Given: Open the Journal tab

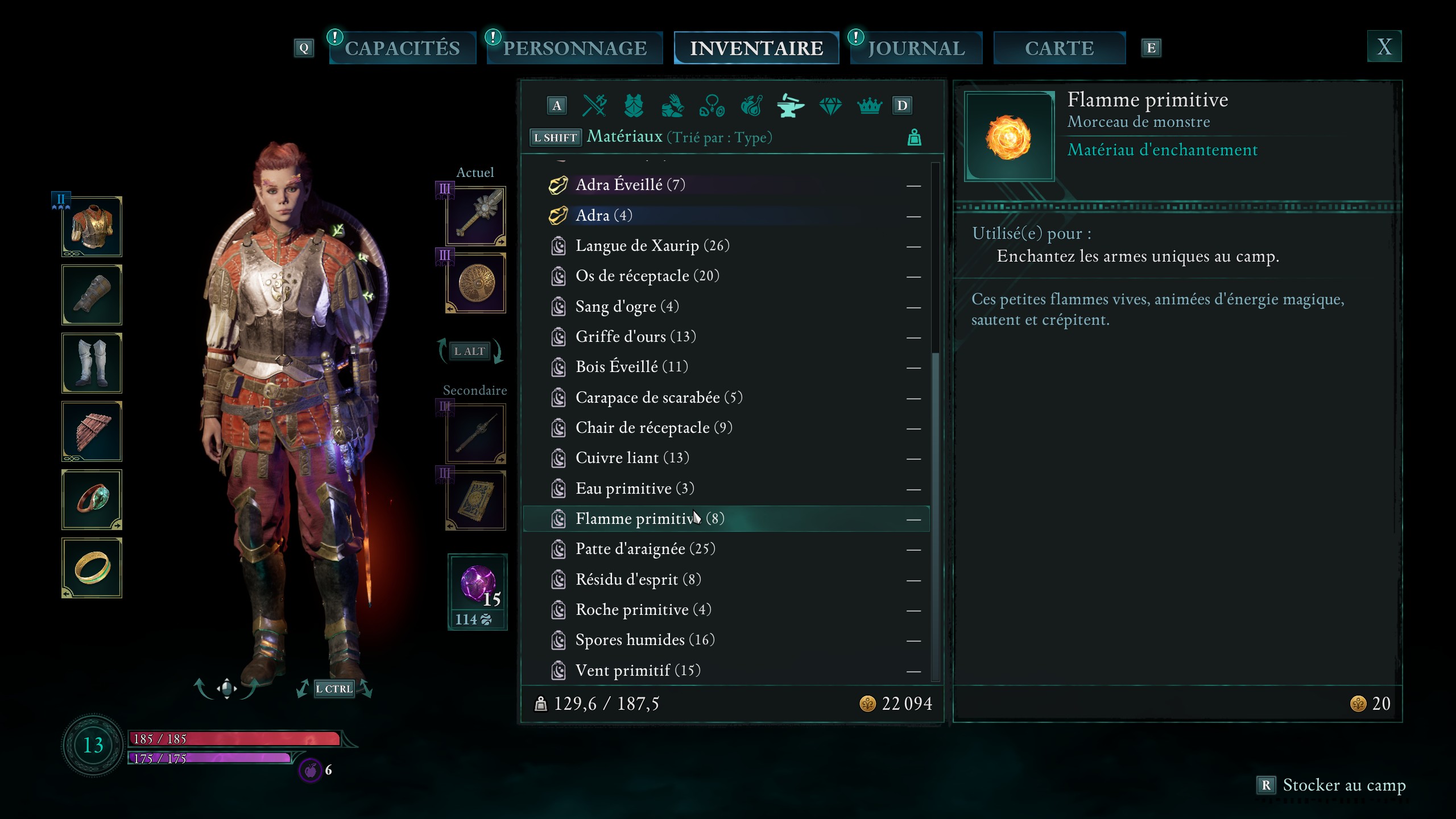Looking at the screenshot, I should click(x=916, y=48).
